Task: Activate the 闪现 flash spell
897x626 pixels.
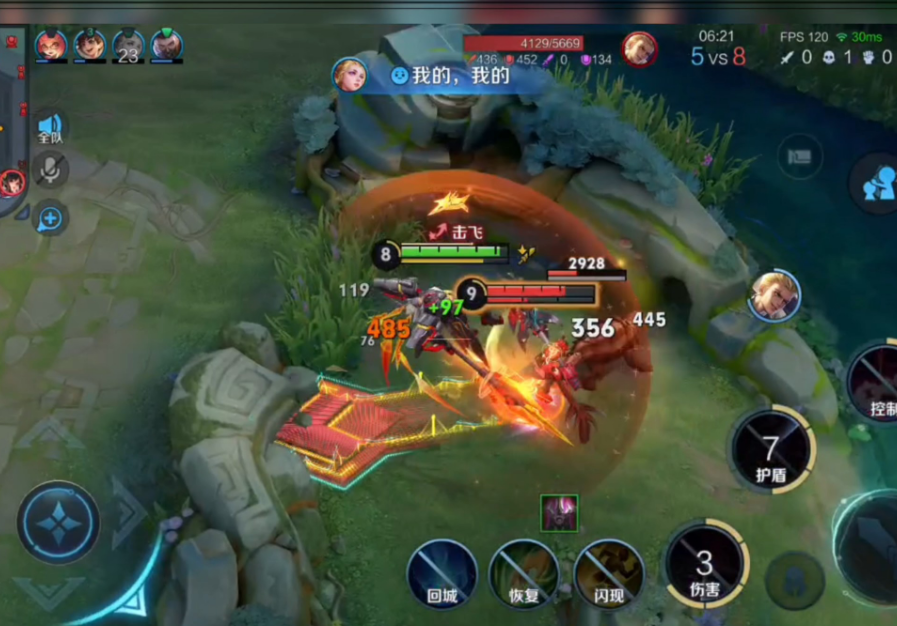Action: point(608,574)
